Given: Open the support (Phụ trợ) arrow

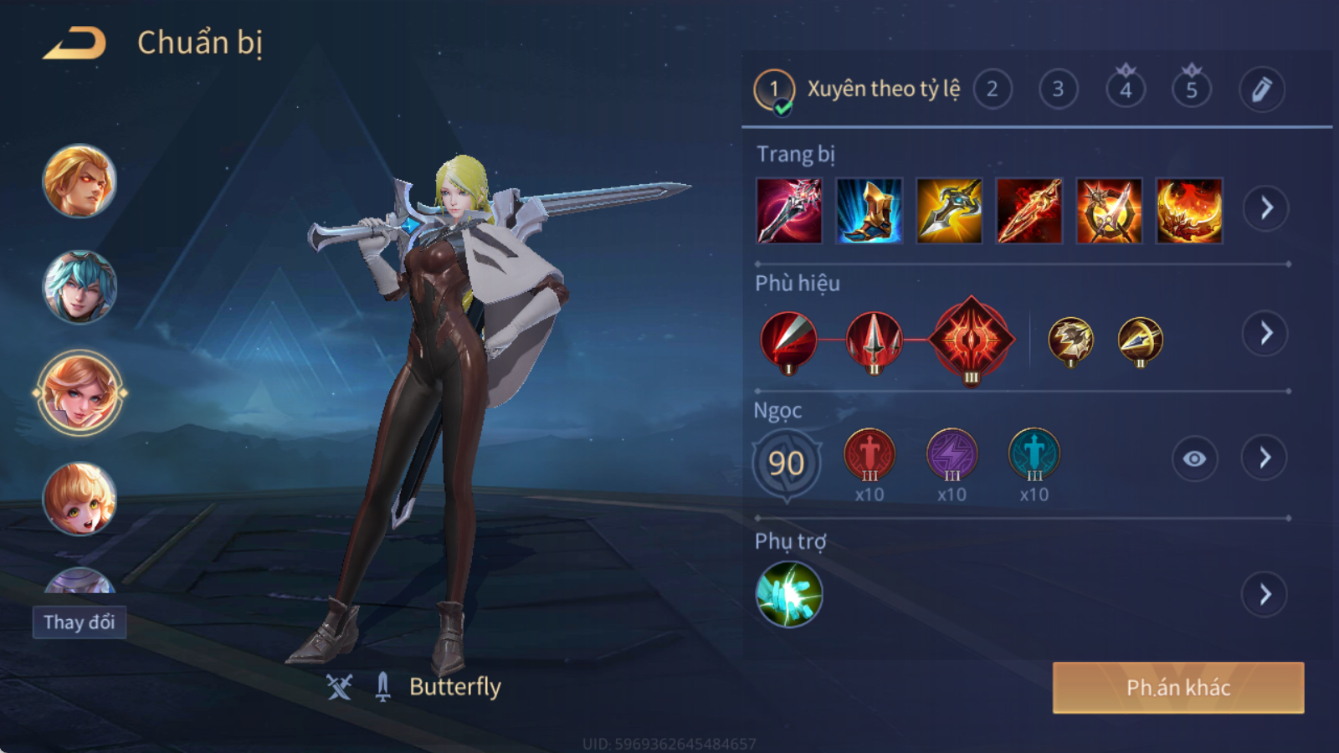Looking at the screenshot, I should pos(1264,594).
